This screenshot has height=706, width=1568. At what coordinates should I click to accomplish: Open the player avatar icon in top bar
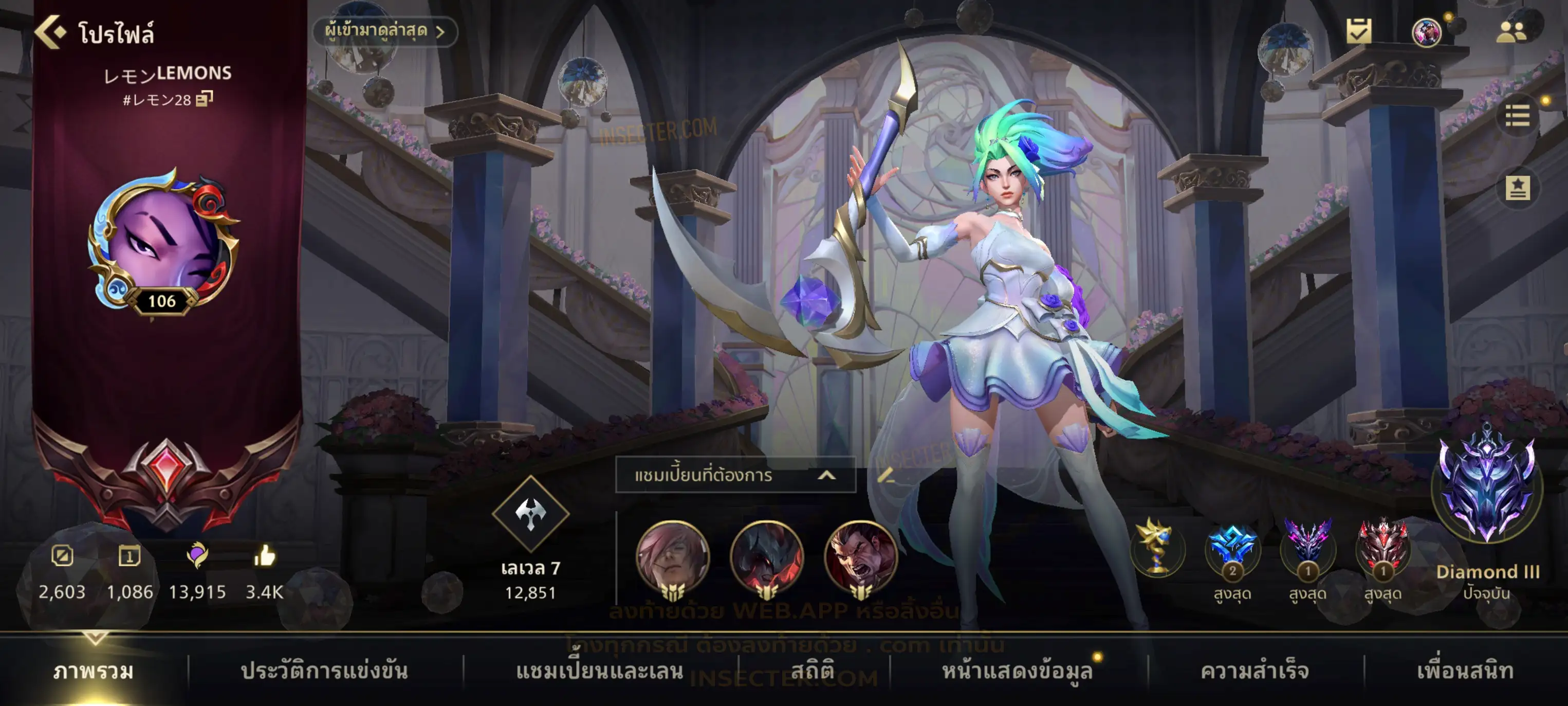click(1426, 32)
